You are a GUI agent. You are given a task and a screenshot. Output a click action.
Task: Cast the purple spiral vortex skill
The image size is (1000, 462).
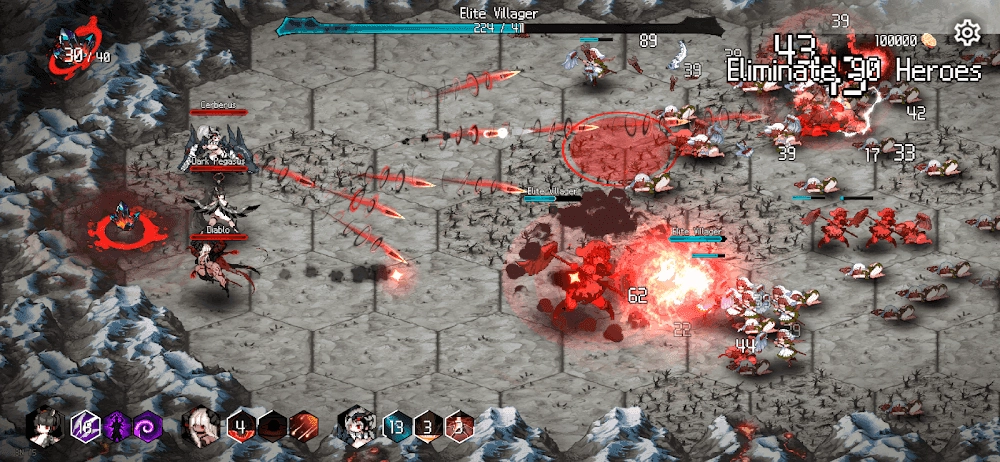point(149,427)
